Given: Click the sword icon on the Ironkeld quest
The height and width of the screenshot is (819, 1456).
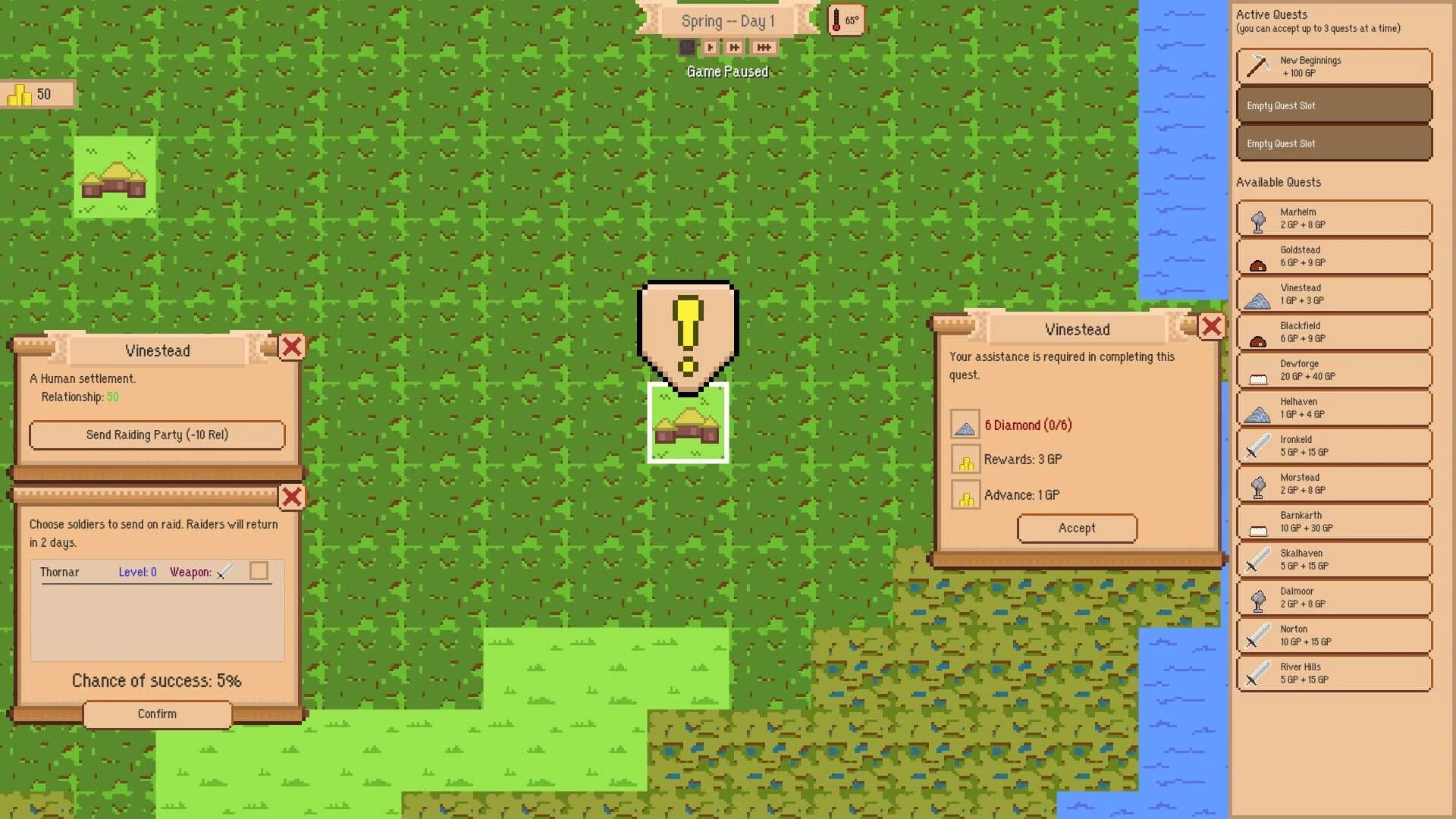Looking at the screenshot, I should 1257,445.
